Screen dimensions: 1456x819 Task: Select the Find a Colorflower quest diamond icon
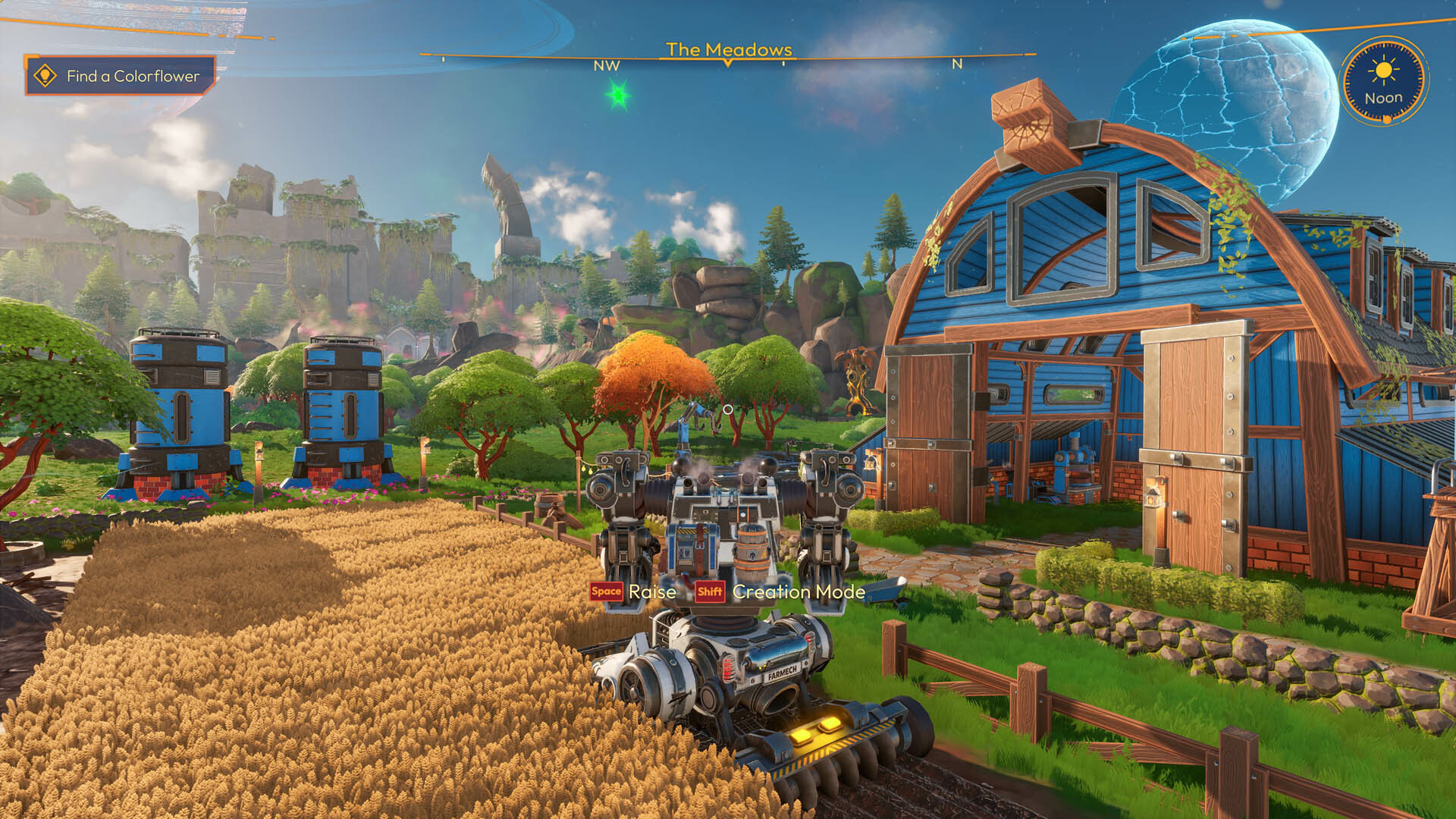click(45, 76)
